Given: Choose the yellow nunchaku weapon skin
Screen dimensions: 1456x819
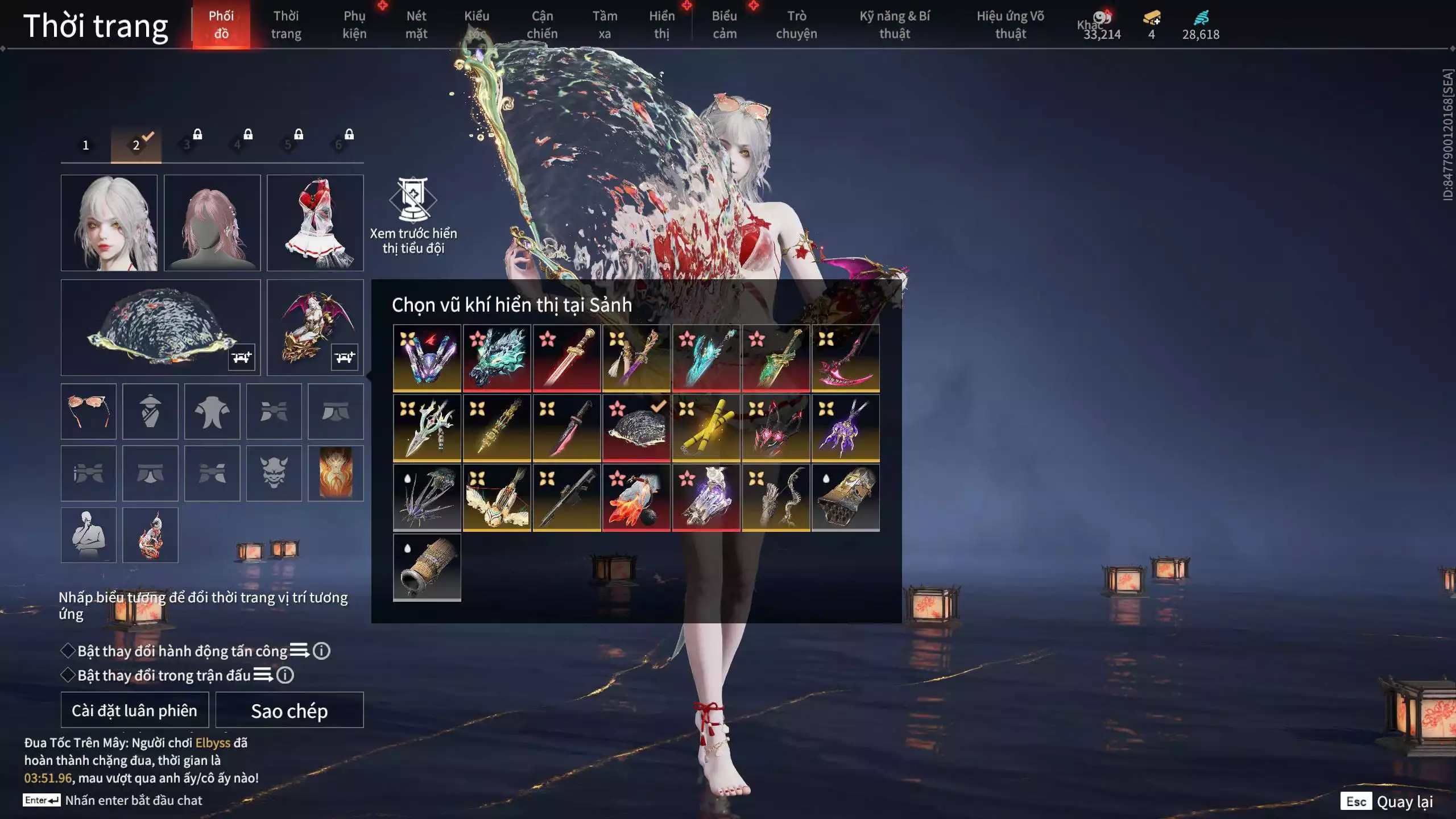Looking at the screenshot, I should click(706, 428).
